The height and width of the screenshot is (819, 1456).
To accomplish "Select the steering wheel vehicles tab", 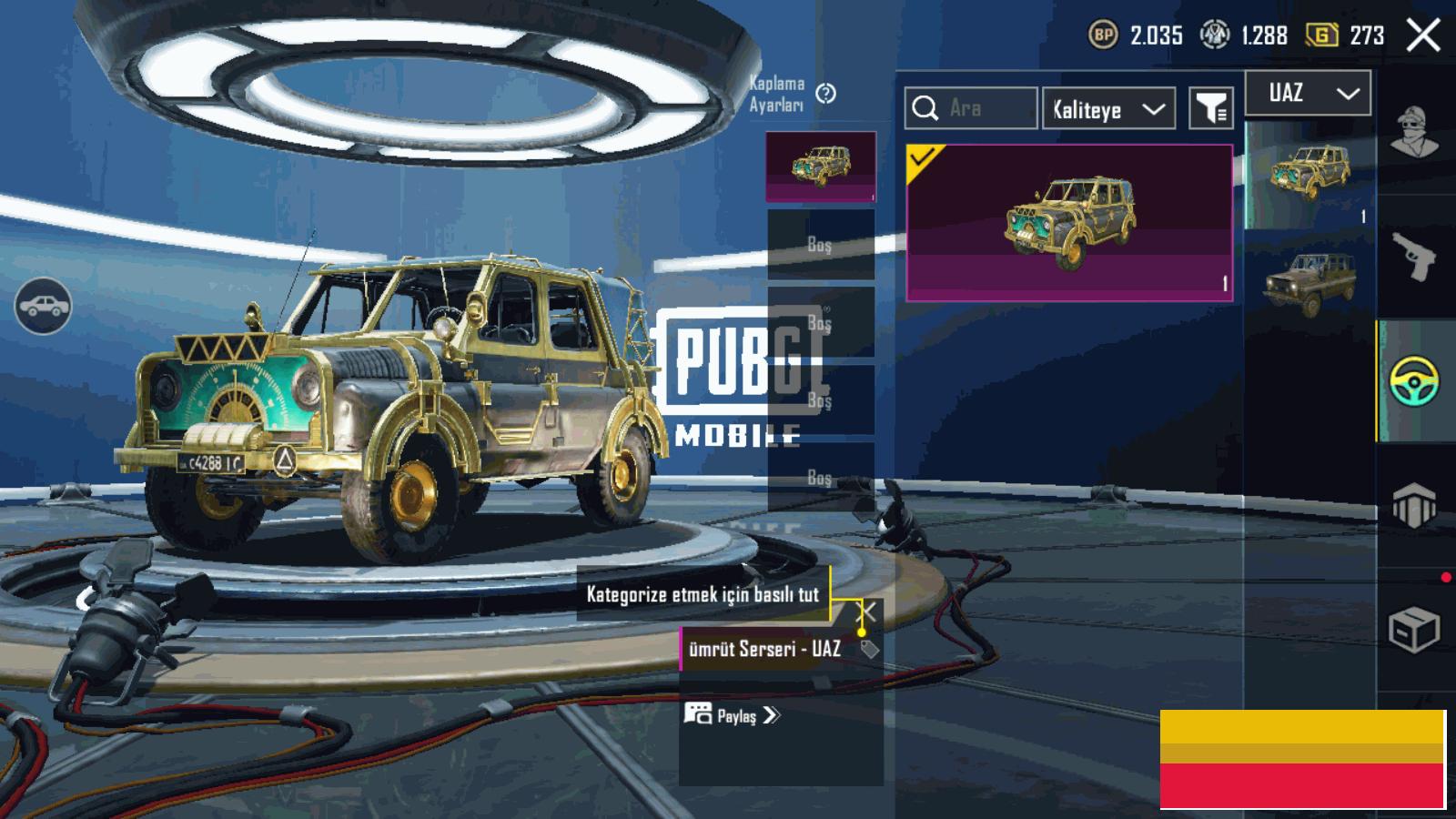I will tap(1414, 381).
